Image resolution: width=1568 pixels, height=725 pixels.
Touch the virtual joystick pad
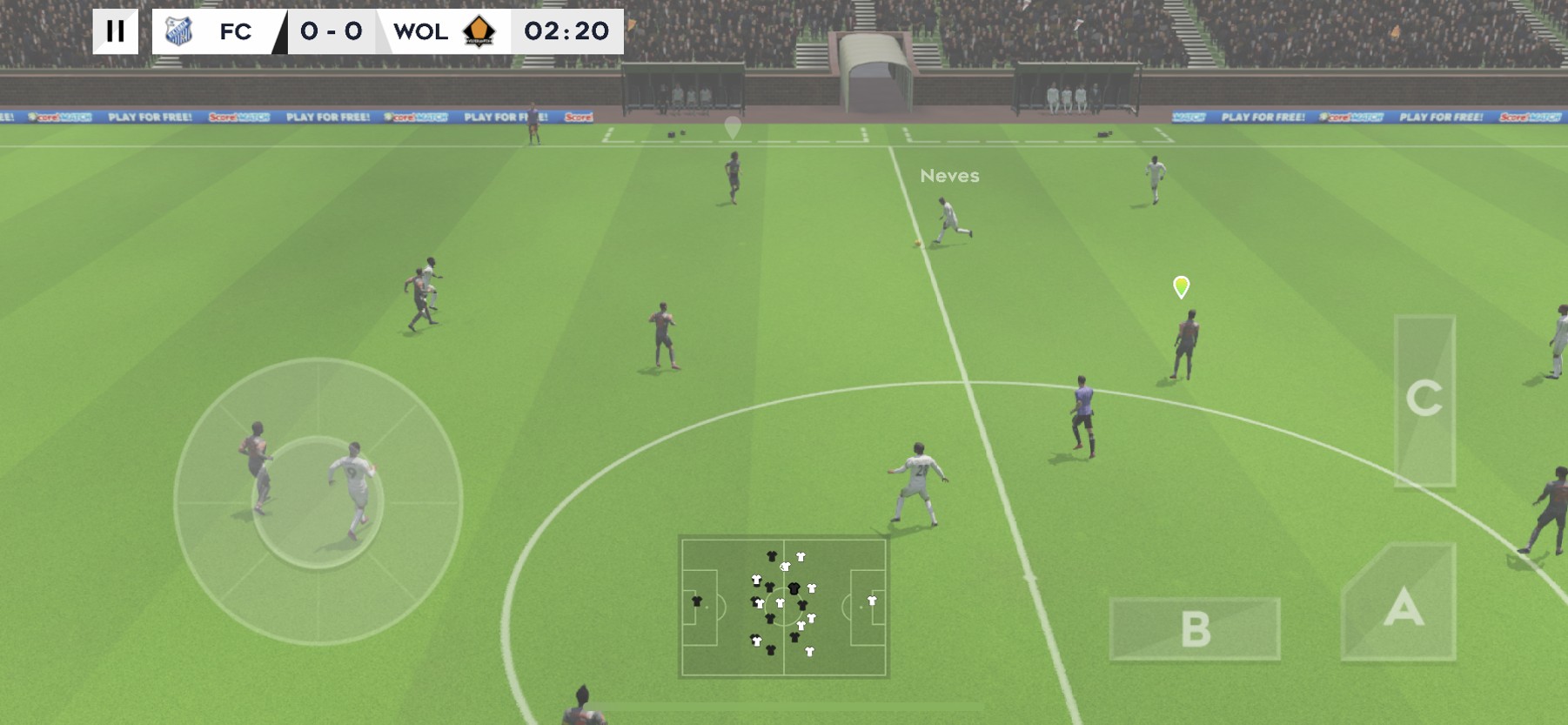click(318, 501)
